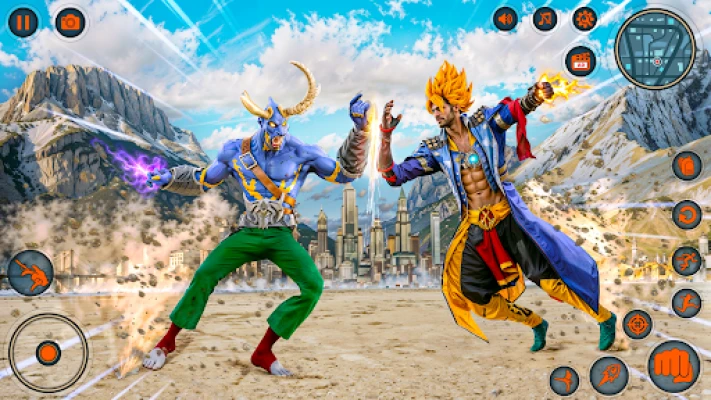Image resolution: width=711 pixels, height=400 pixels.
Task: Toggle the music note button
Action: pos(545,18)
